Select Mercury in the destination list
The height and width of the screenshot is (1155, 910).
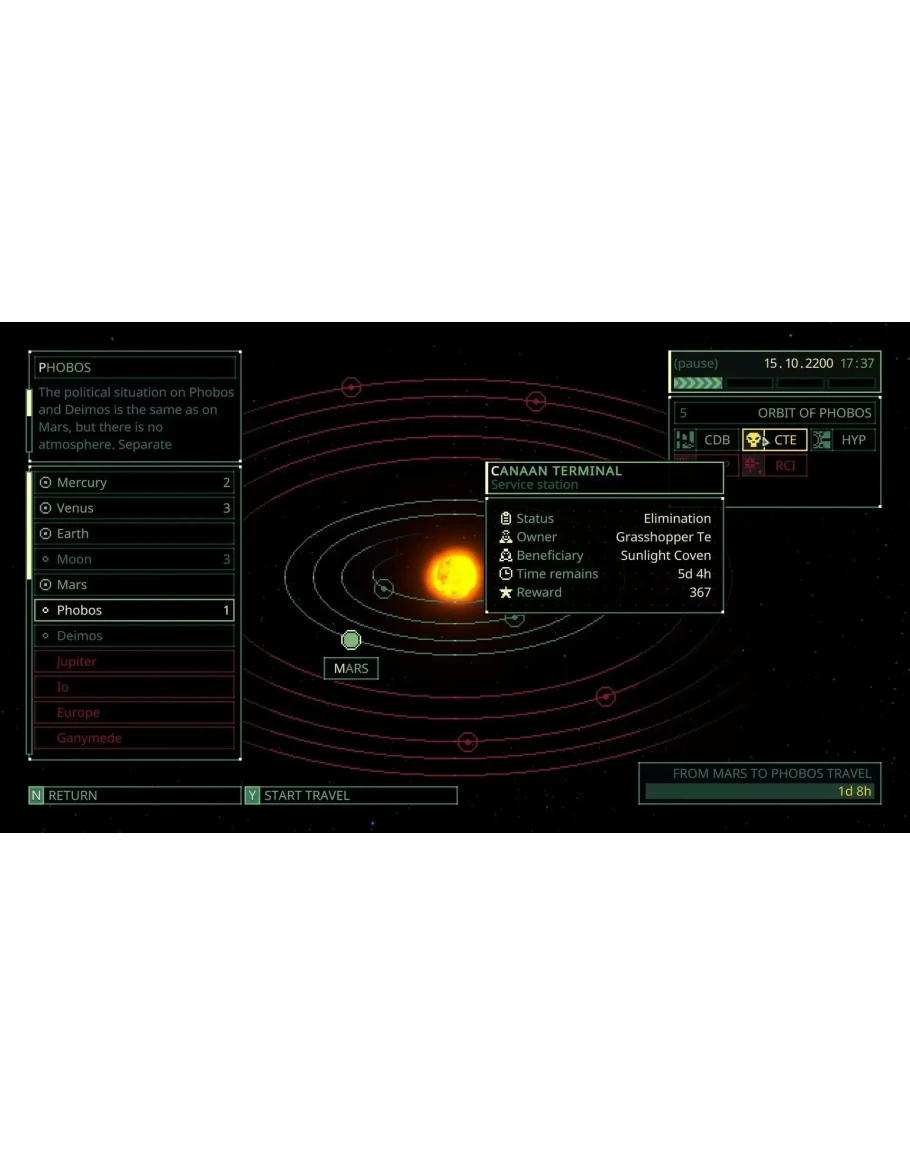[134, 483]
